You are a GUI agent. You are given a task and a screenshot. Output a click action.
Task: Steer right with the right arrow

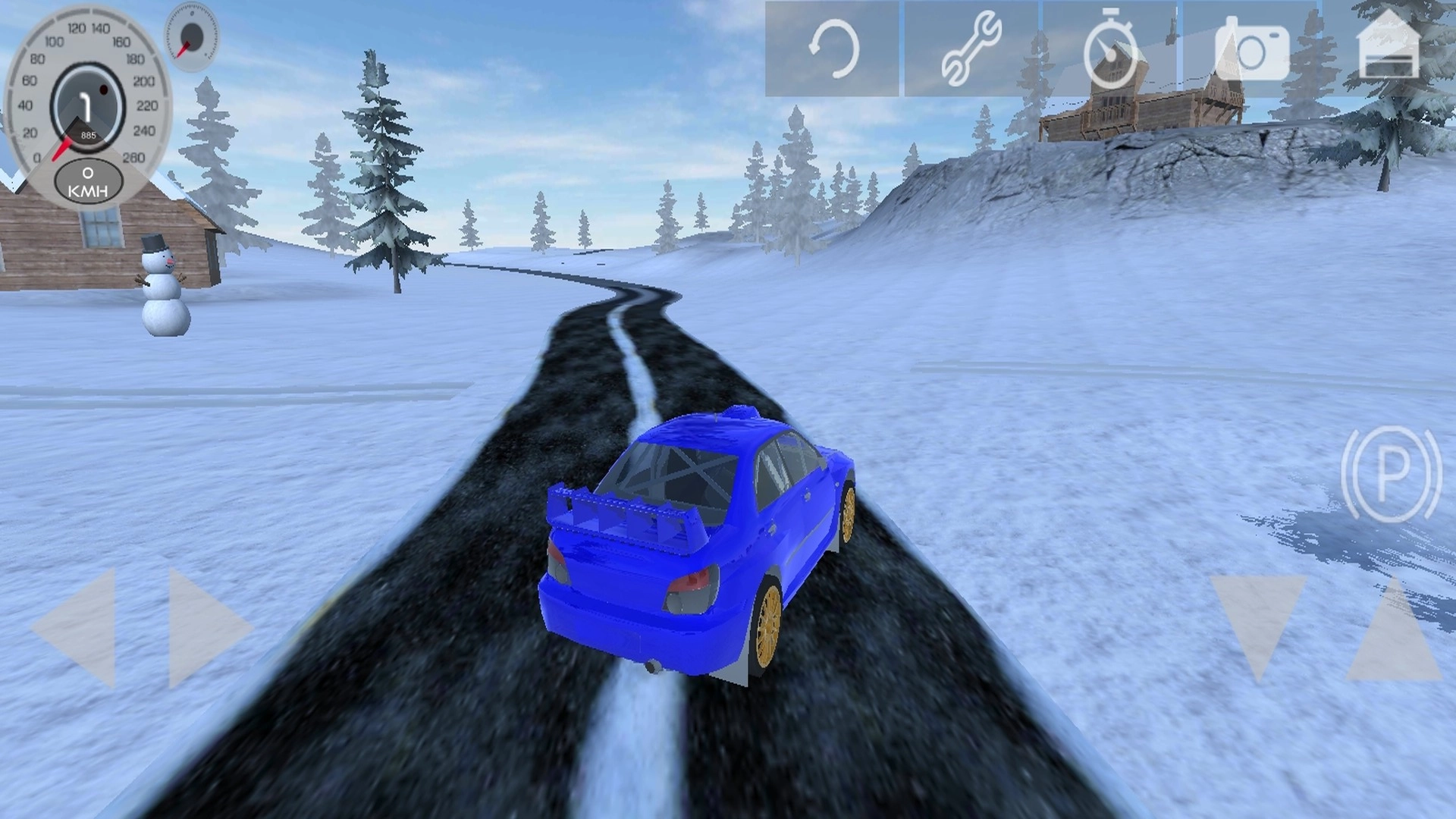click(x=205, y=628)
